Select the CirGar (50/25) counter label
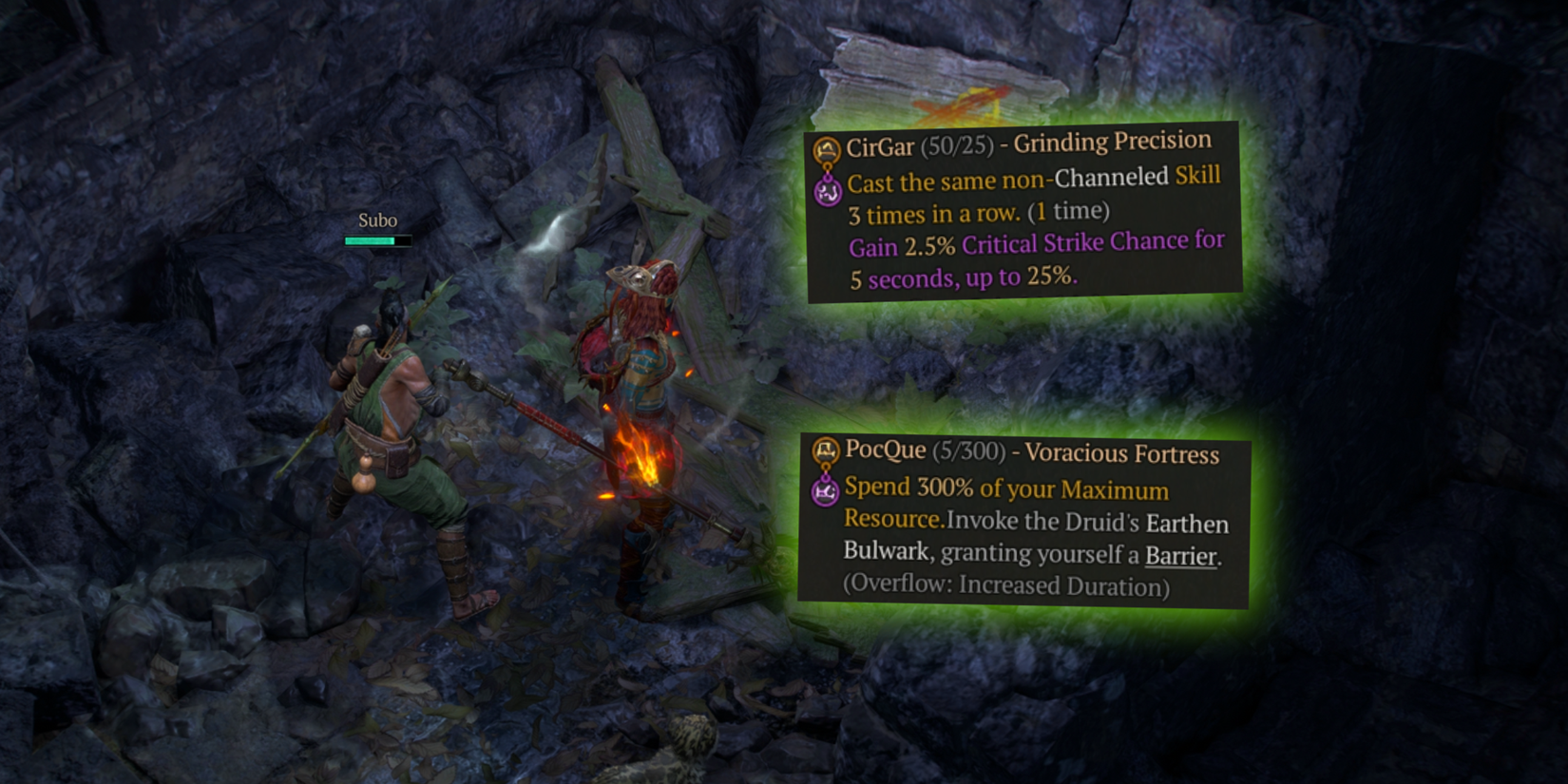 (917, 144)
